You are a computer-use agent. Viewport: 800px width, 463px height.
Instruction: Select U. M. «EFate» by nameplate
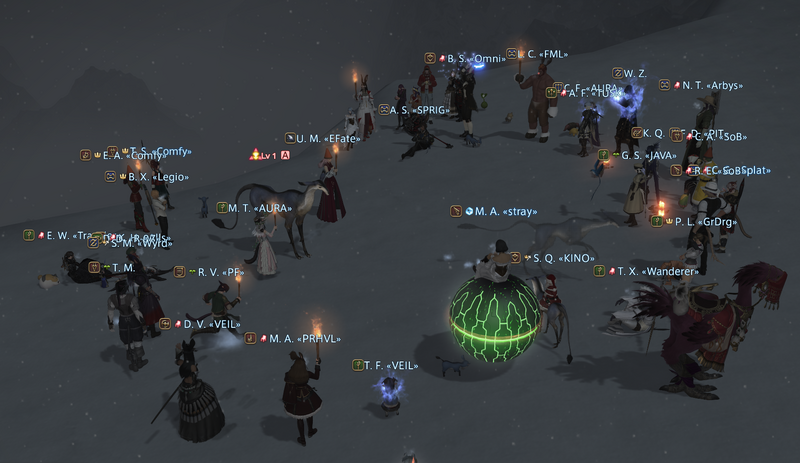click(328, 138)
